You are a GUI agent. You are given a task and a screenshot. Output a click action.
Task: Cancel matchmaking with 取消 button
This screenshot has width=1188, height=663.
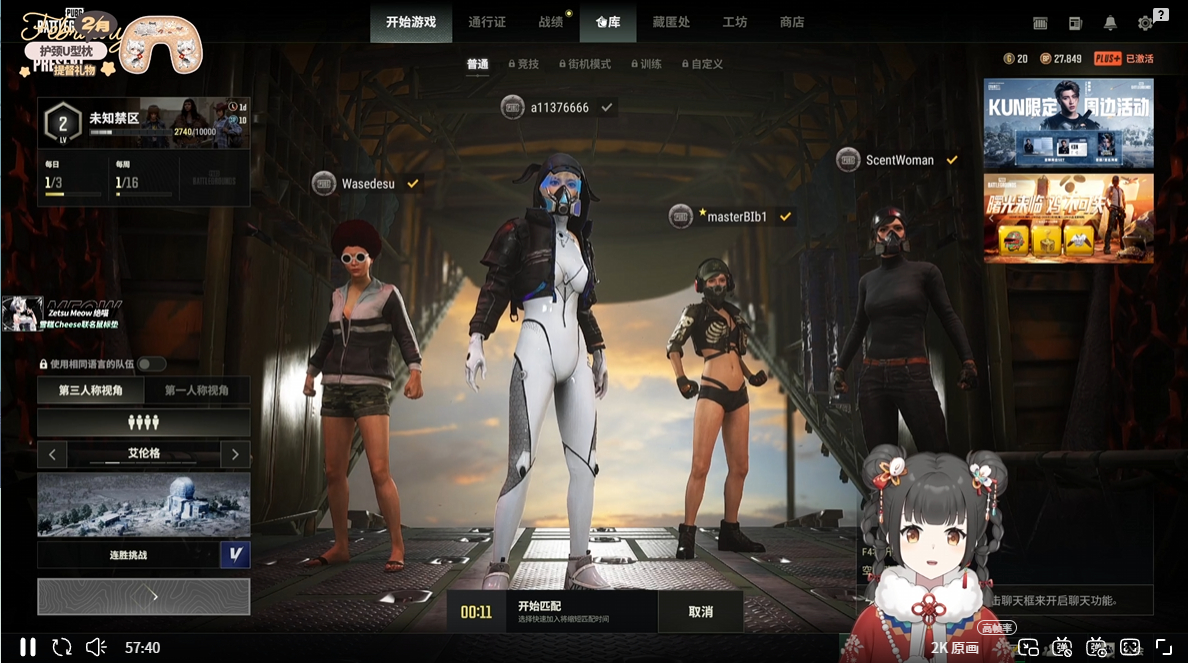pyautogui.click(x=701, y=612)
